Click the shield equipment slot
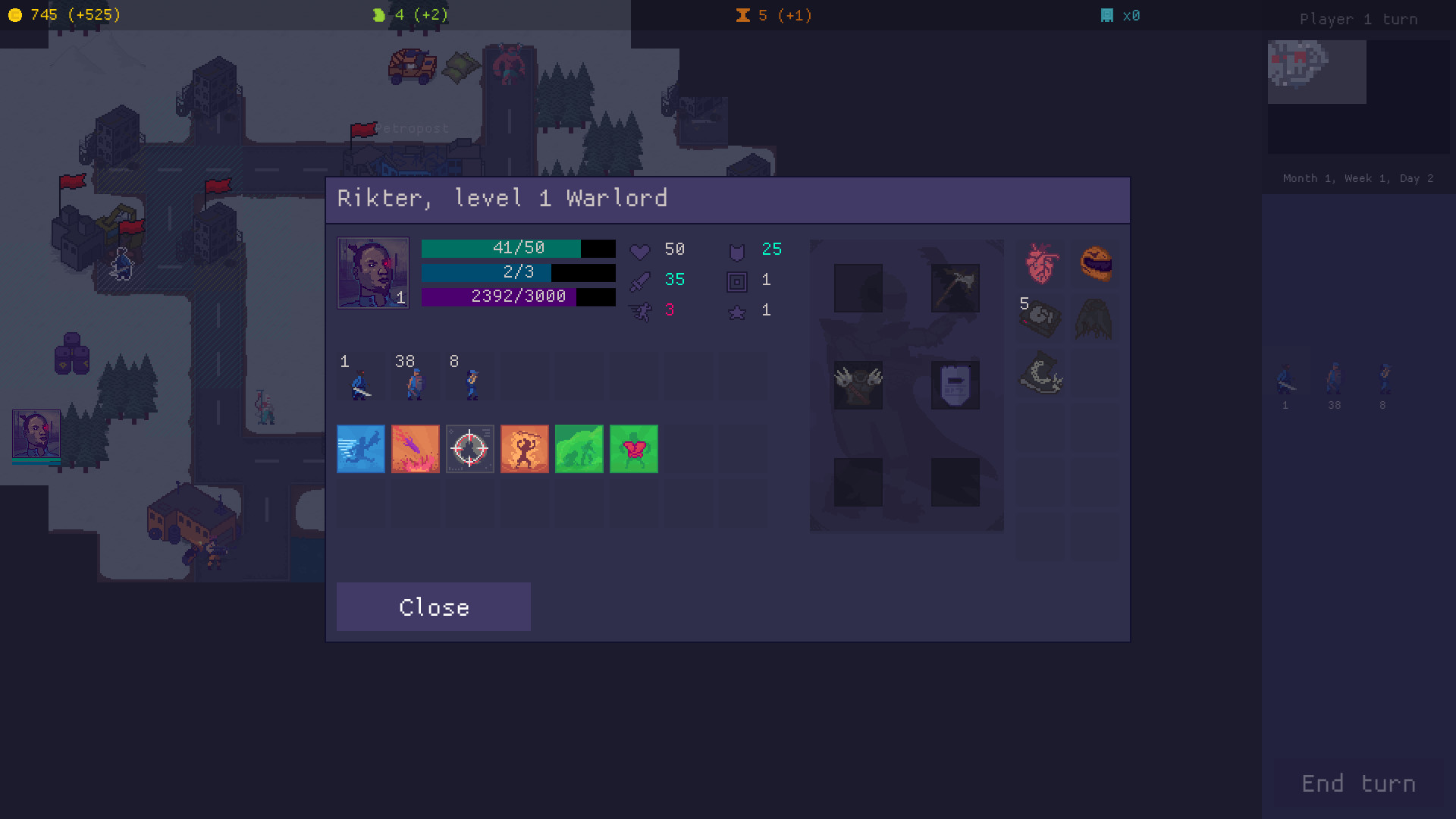1456x819 pixels. click(954, 385)
